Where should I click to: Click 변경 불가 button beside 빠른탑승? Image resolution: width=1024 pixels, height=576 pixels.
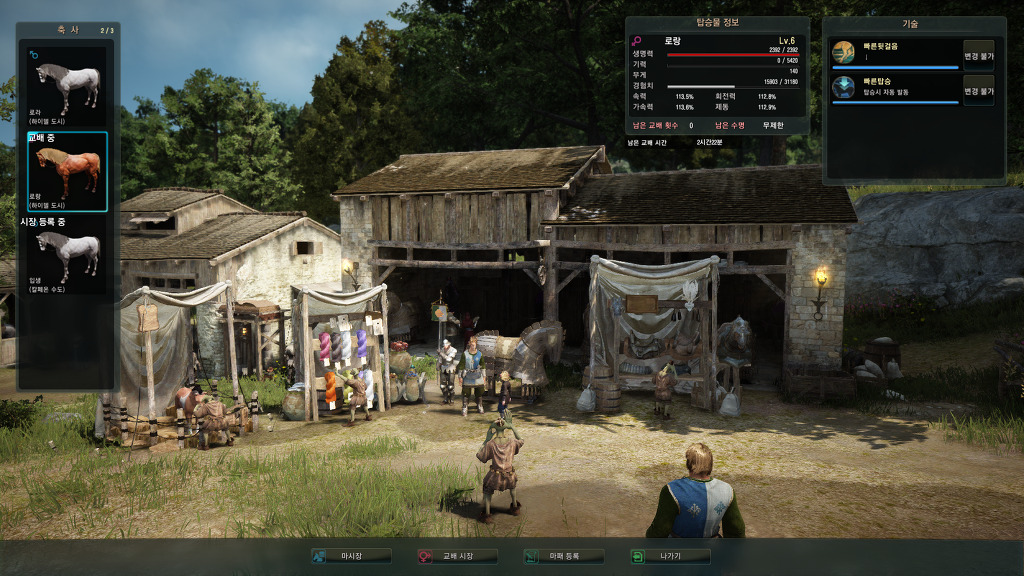coord(978,89)
